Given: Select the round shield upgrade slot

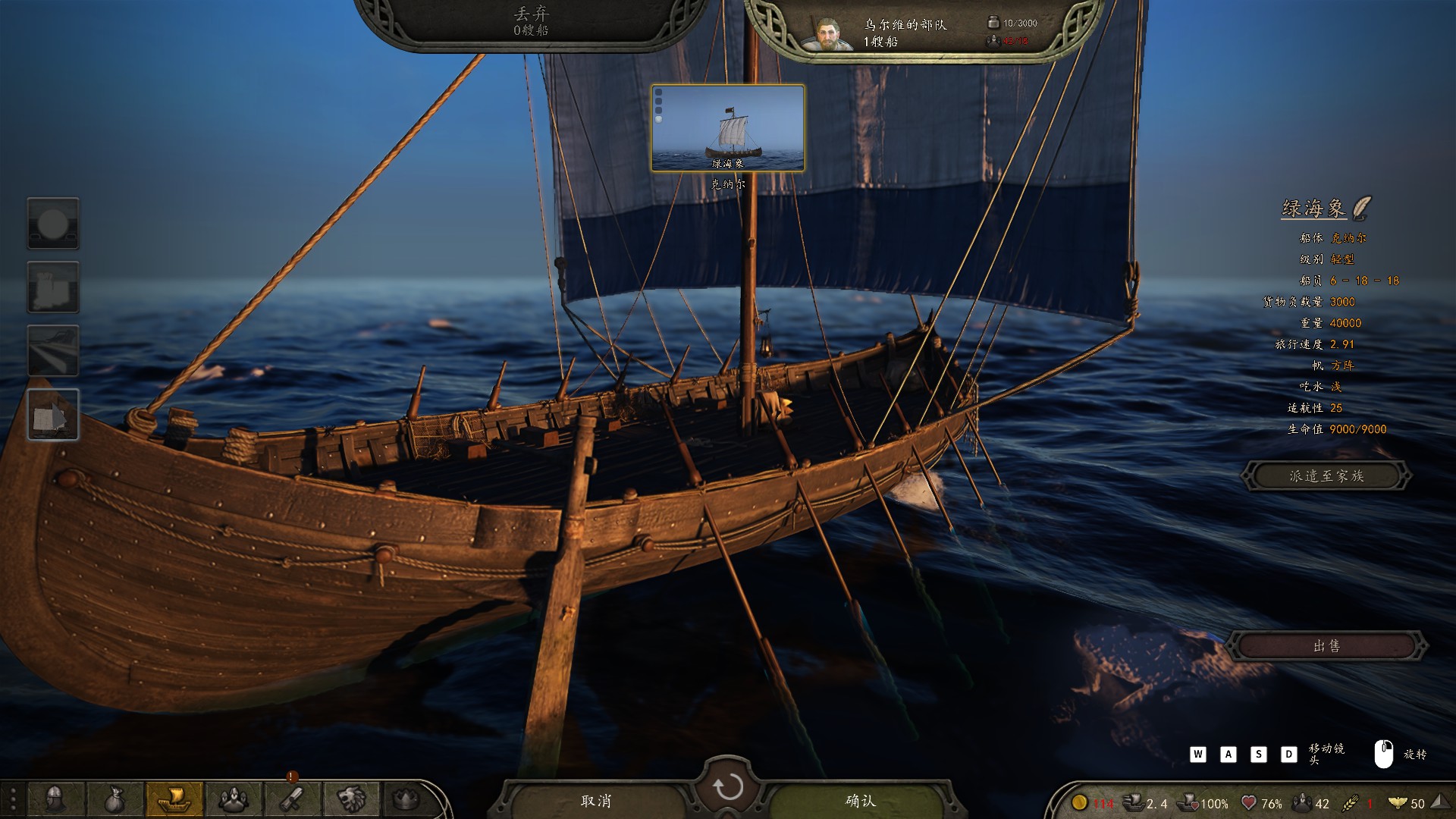Looking at the screenshot, I should coord(53,224).
